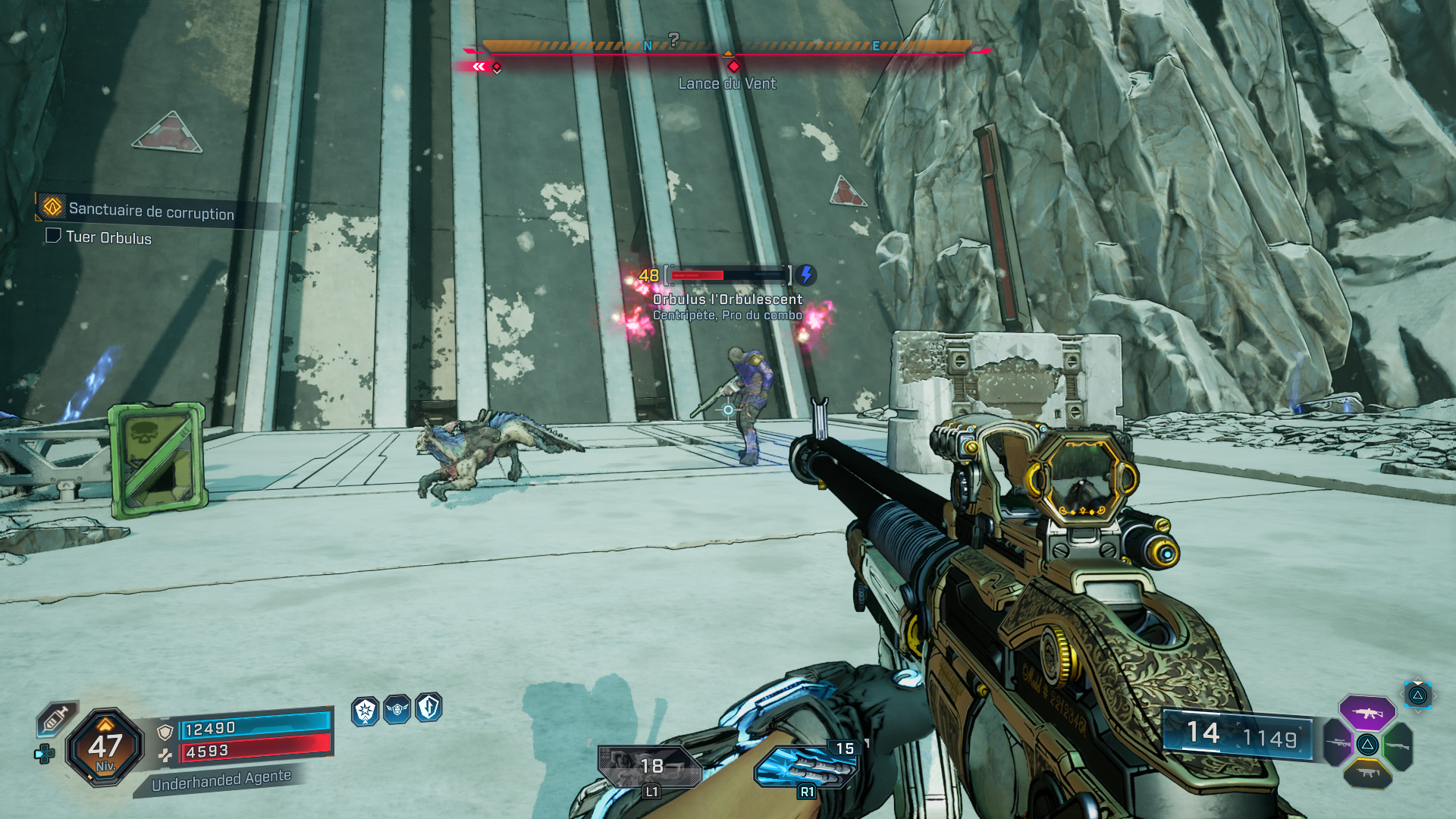Use the syringe repair kit icon
The width and height of the screenshot is (1456, 819).
[58, 717]
